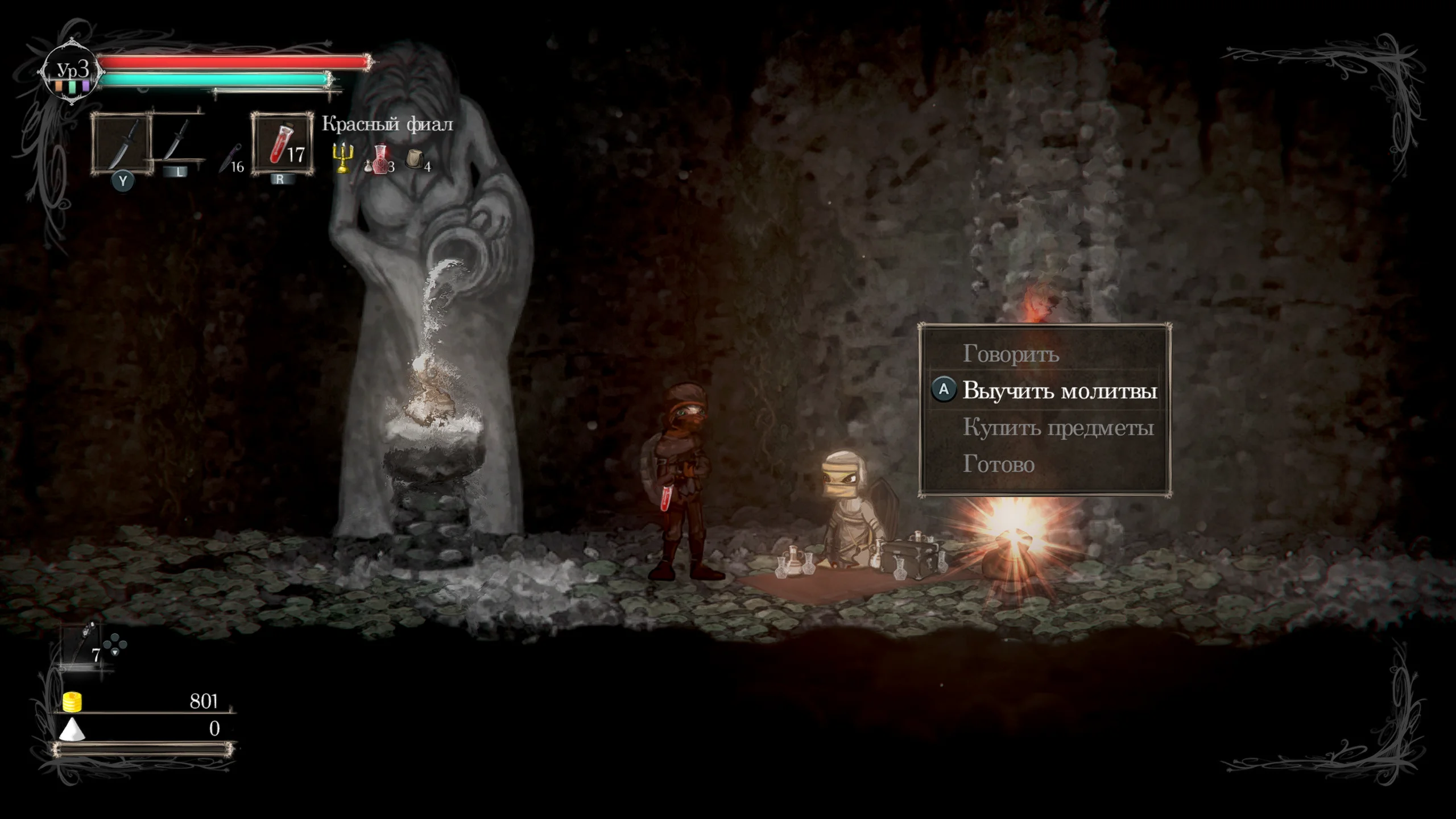
Task: Select the green stat pip under Ур3
Action: [x=72, y=86]
